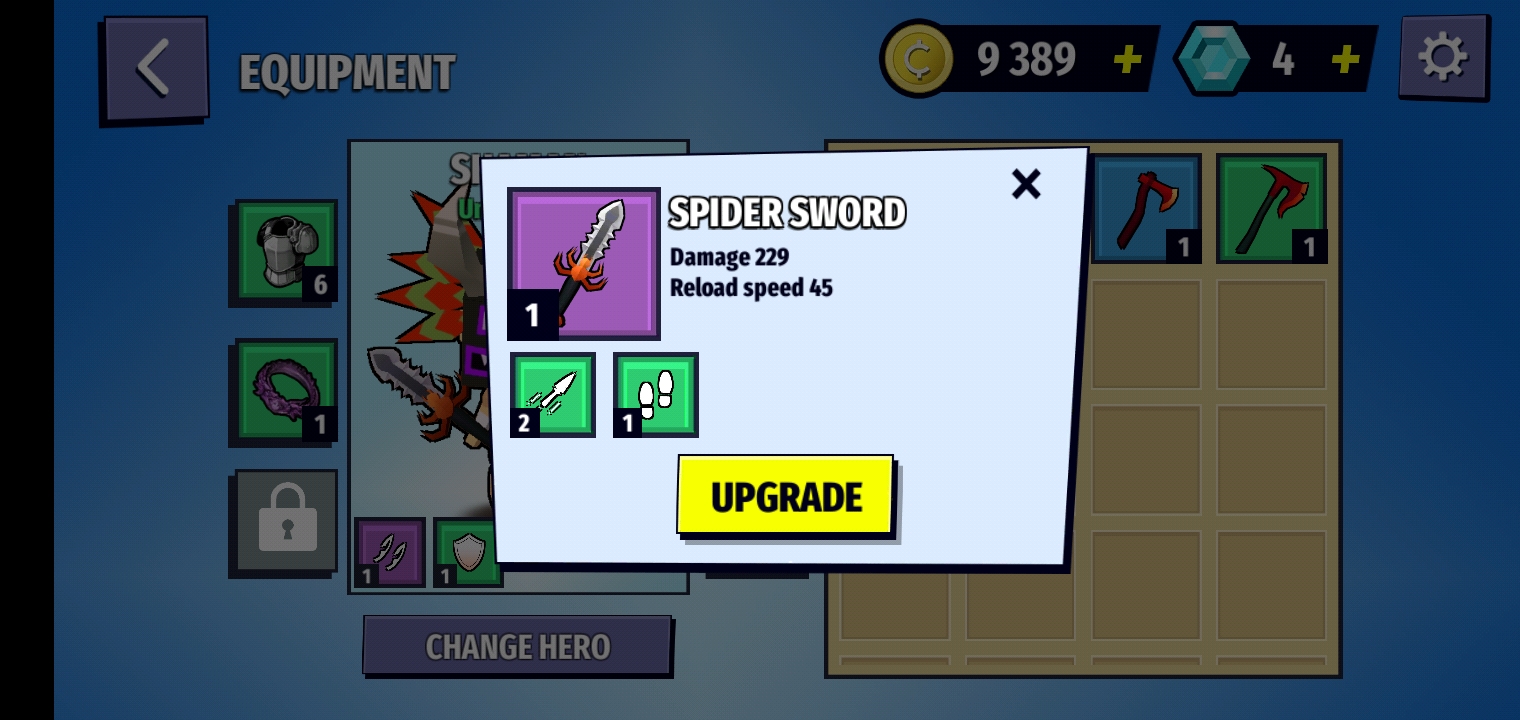Screen dimensions: 1520x720
Task: Open the settings gear menu
Action: tap(1442, 58)
